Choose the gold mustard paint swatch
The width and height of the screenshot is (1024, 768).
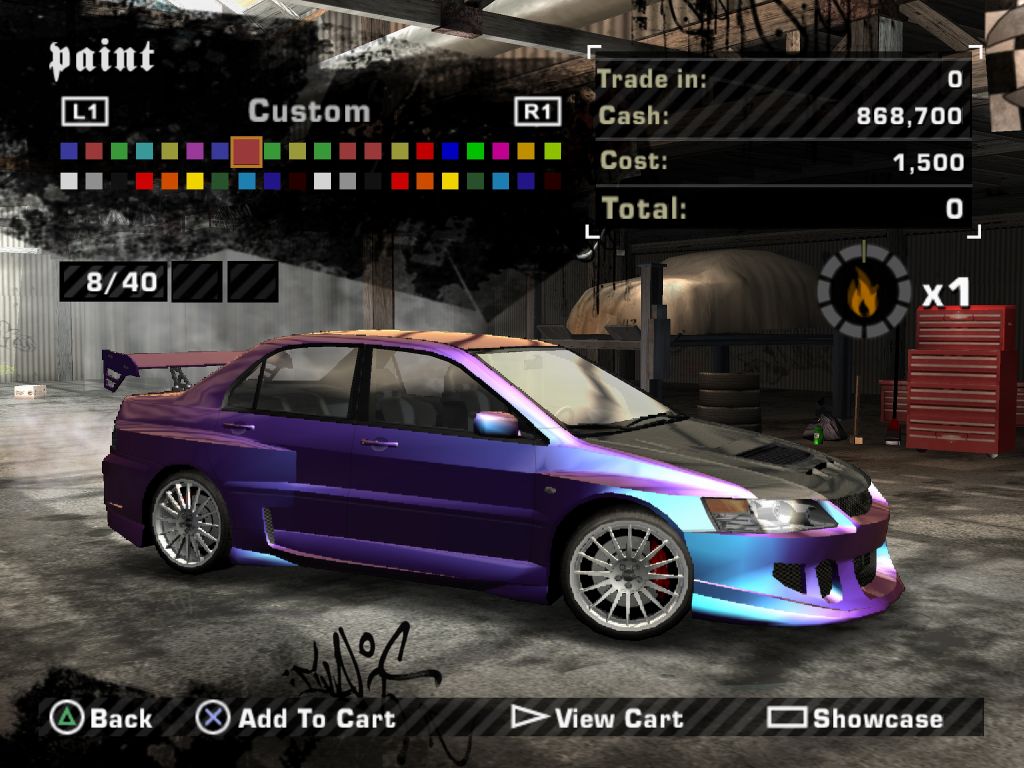click(x=527, y=152)
